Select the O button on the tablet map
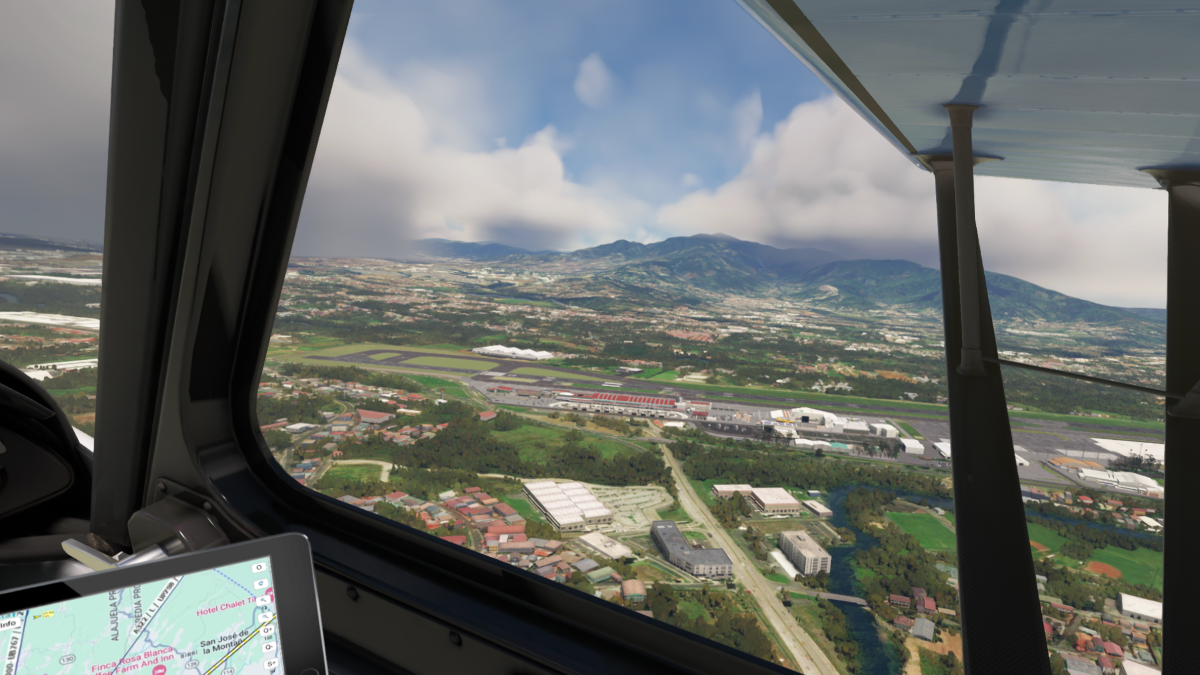This screenshot has width=1200, height=675. 258,567
